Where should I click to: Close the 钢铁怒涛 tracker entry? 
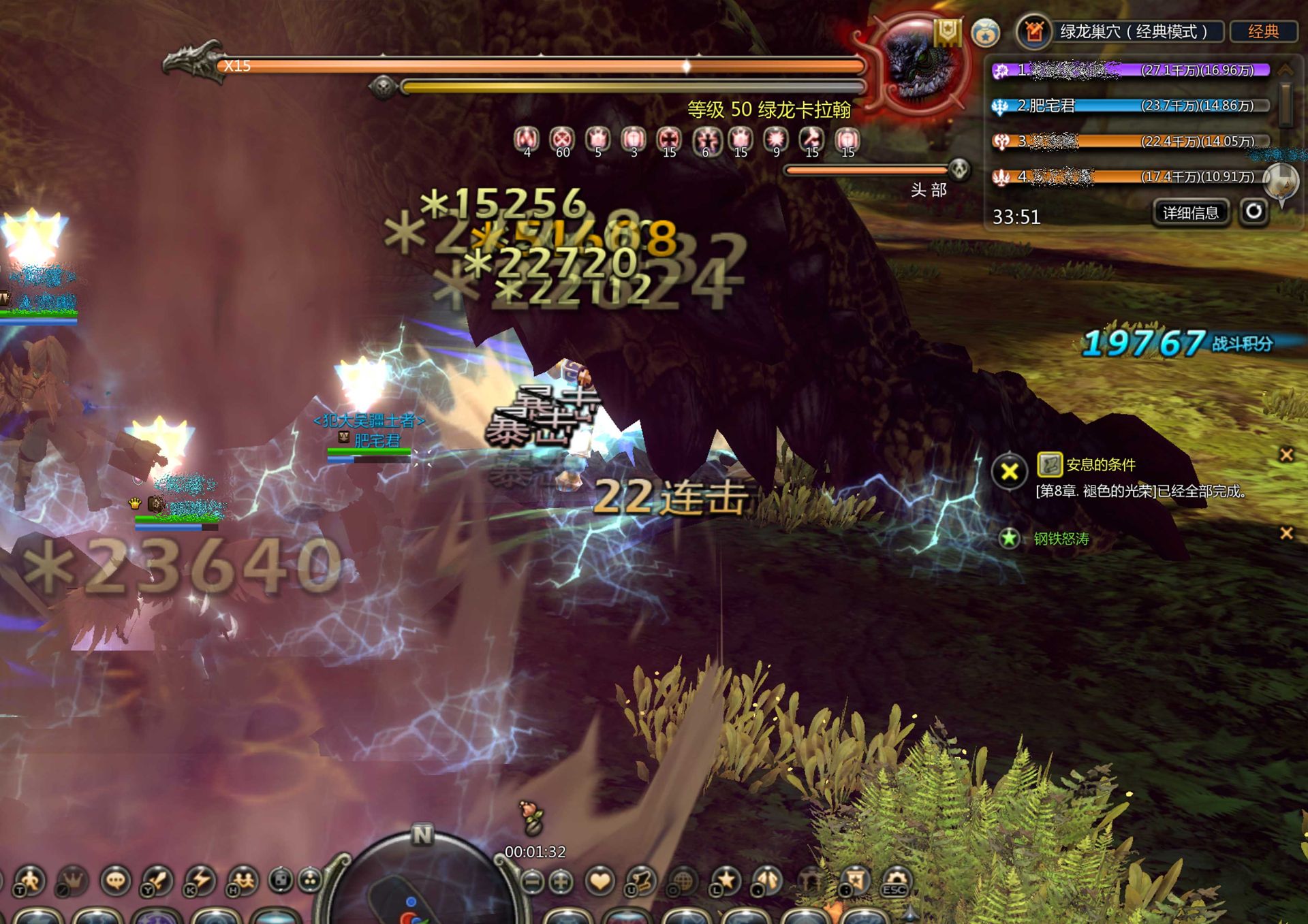coord(1286,533)
